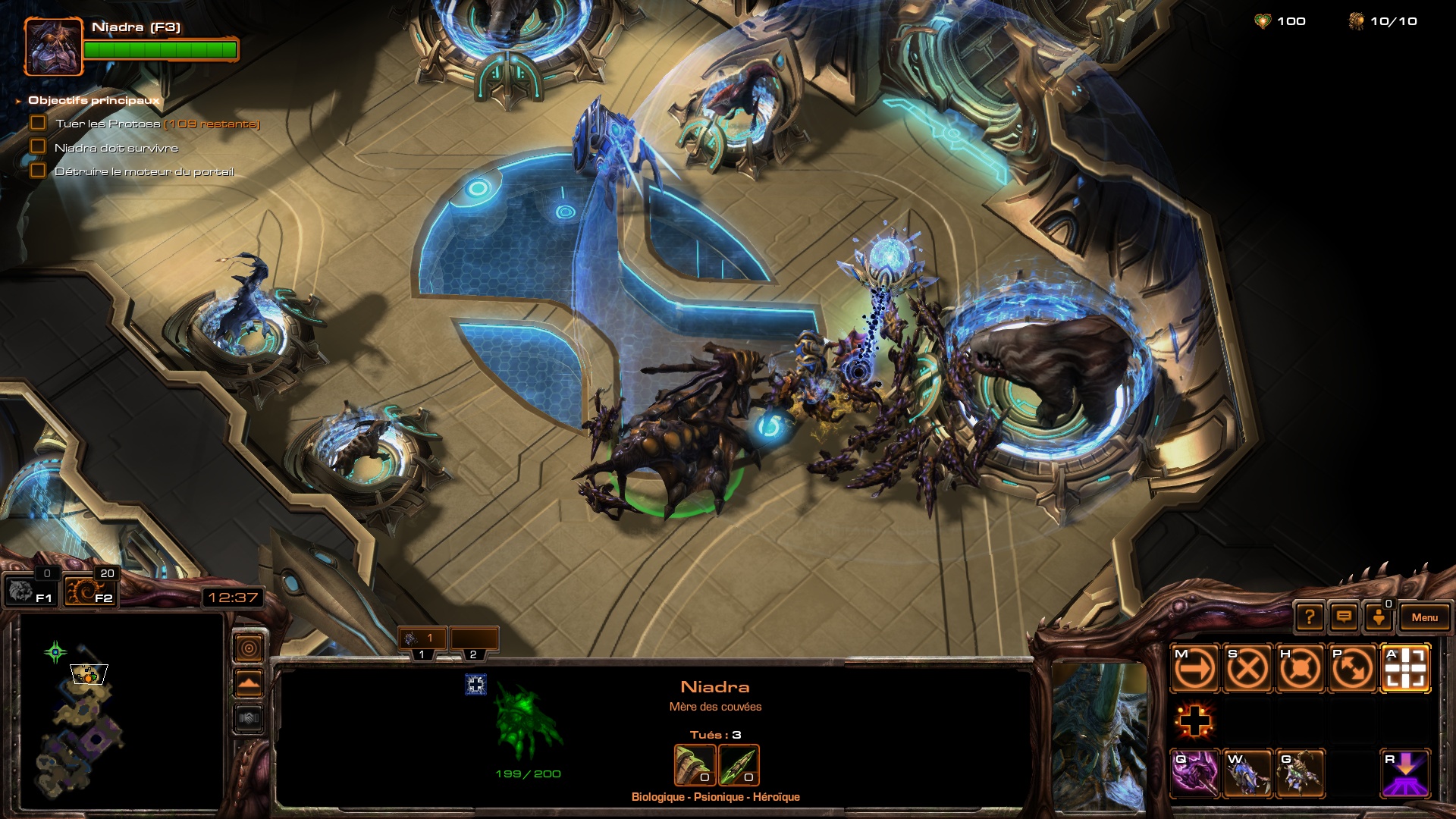The height and width of the screenshot is (819, 1456).
Task: Select control group 1 tab
Action: point(422,639)
